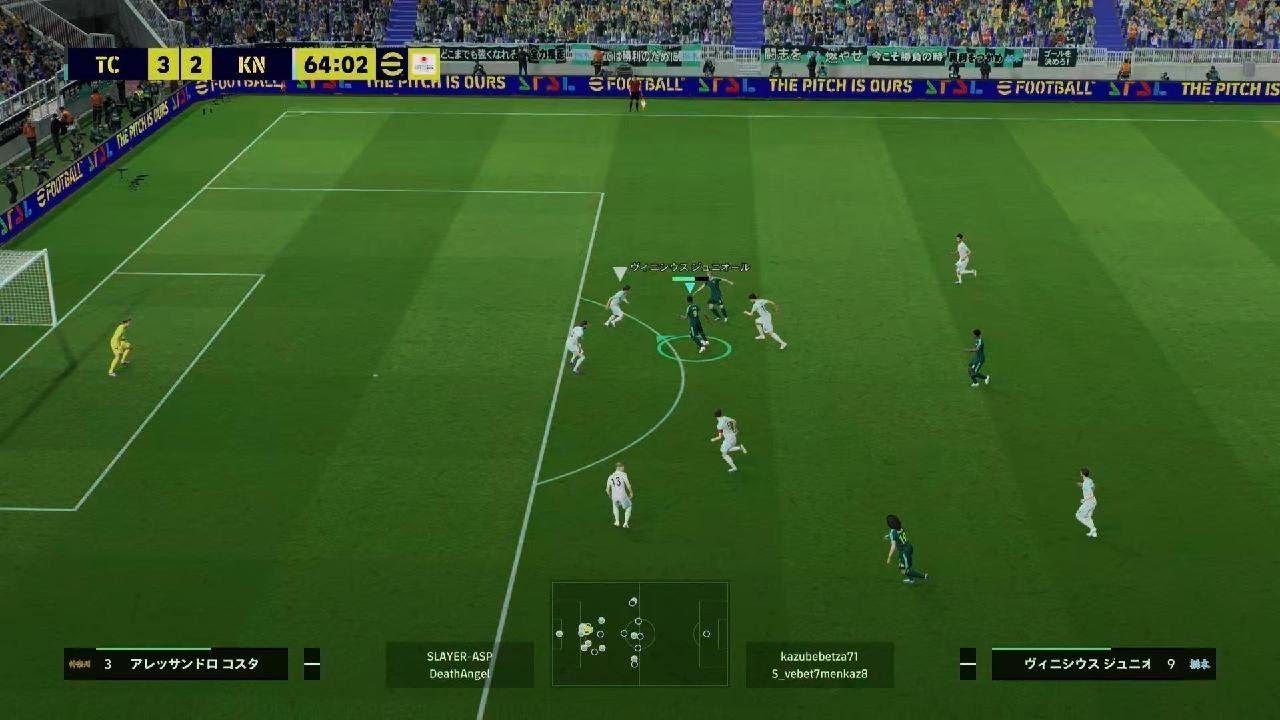This screenshot has height=720, width=1280.
Task: Toggle the substitution marker beside Alessandro Costa
Action: pyautogui.click(x=312, y=663)
